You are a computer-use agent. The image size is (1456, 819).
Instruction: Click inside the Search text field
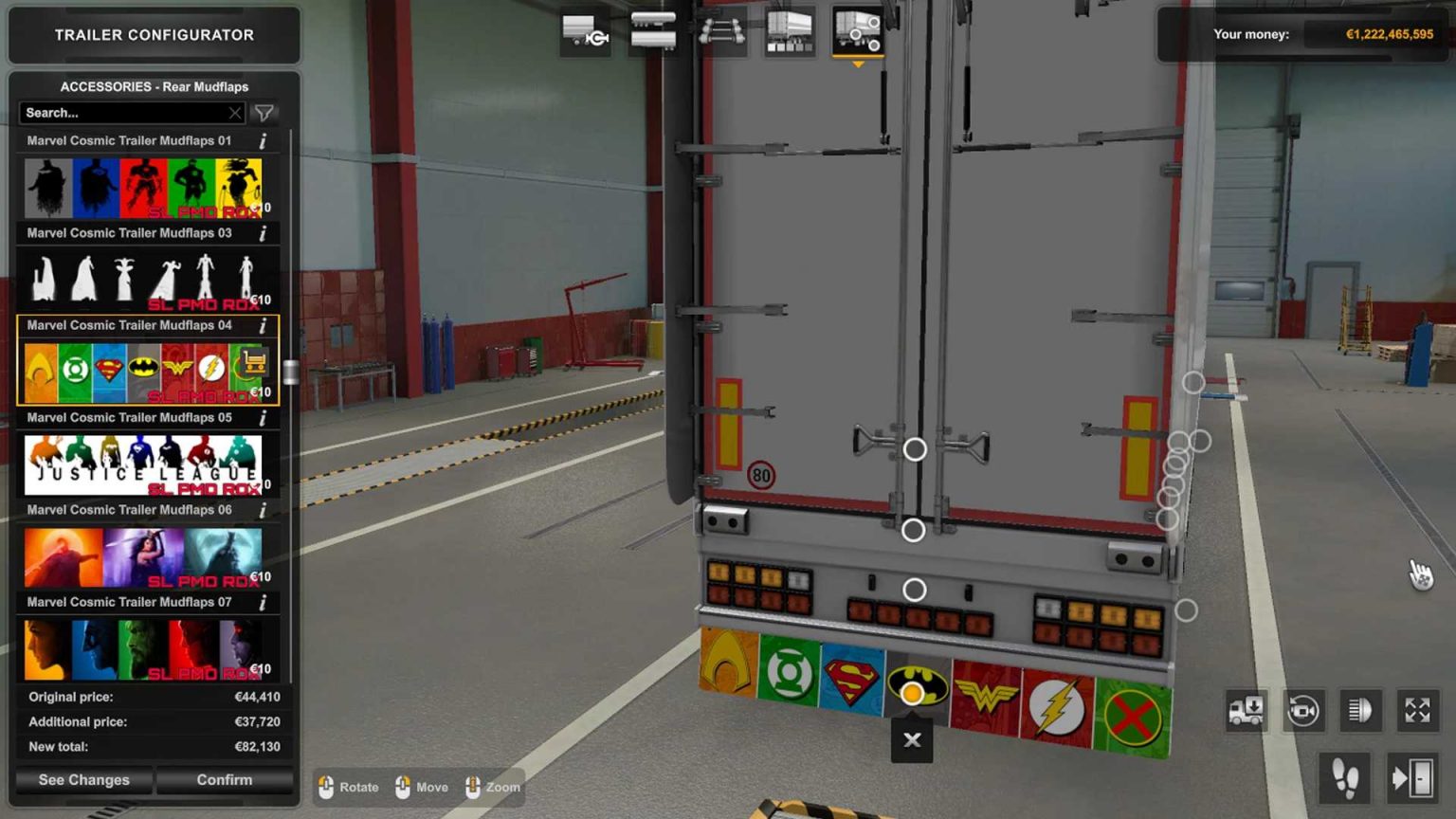coord(123,113)
